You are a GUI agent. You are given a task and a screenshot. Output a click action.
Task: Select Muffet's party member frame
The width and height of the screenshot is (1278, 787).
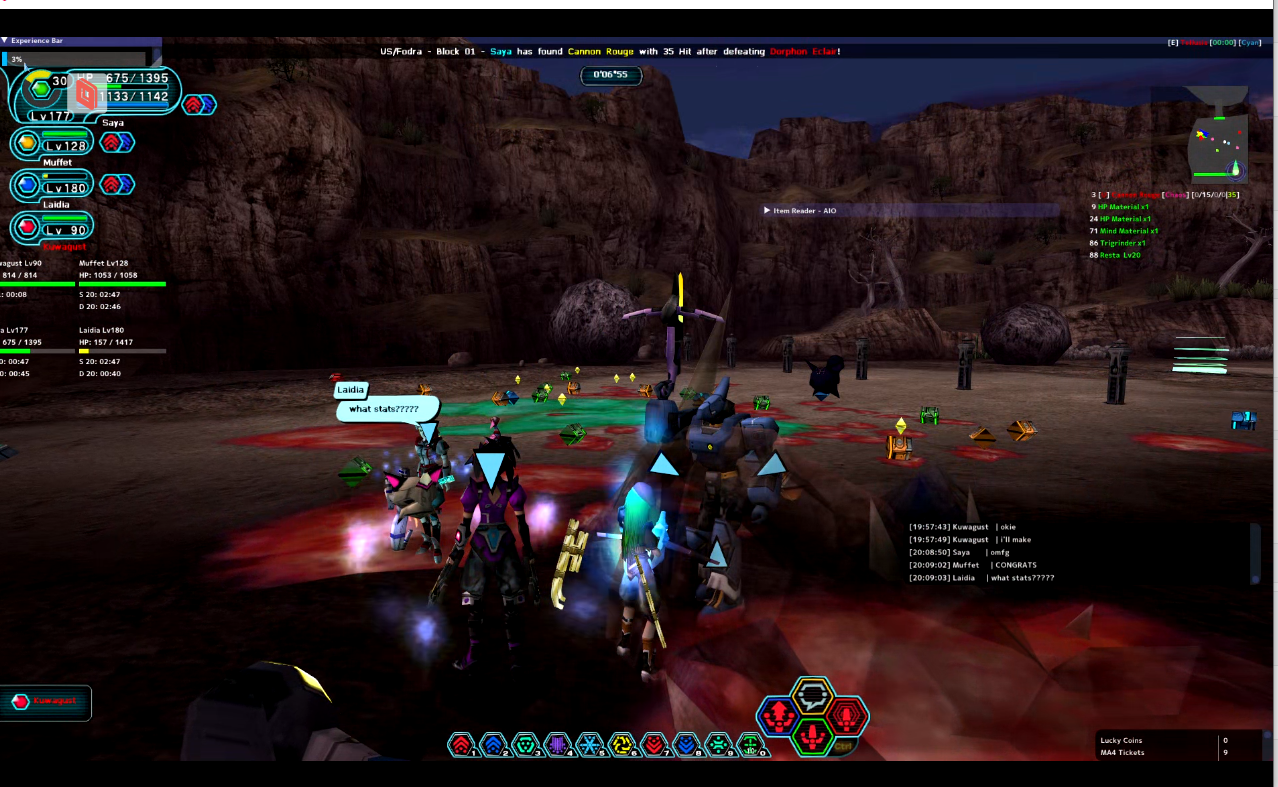point(52,144)
